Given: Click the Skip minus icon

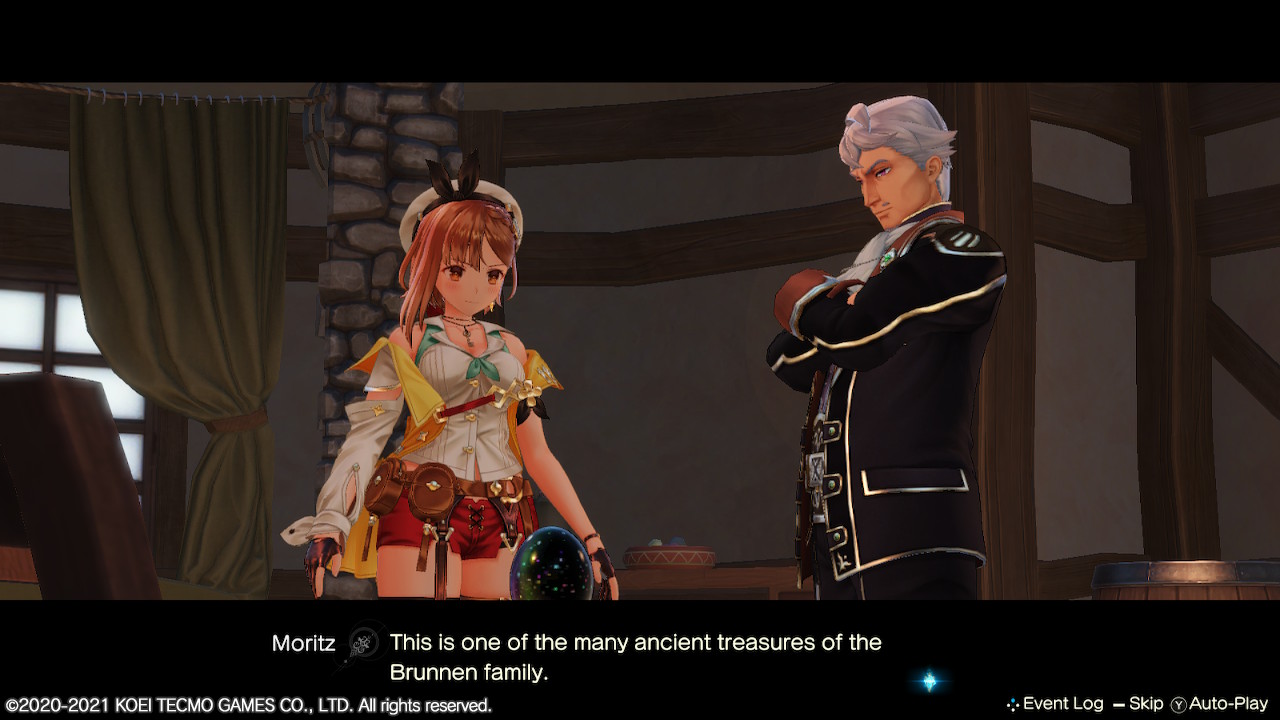Looking at the screenshot, I should click(x=1118, y=703).
